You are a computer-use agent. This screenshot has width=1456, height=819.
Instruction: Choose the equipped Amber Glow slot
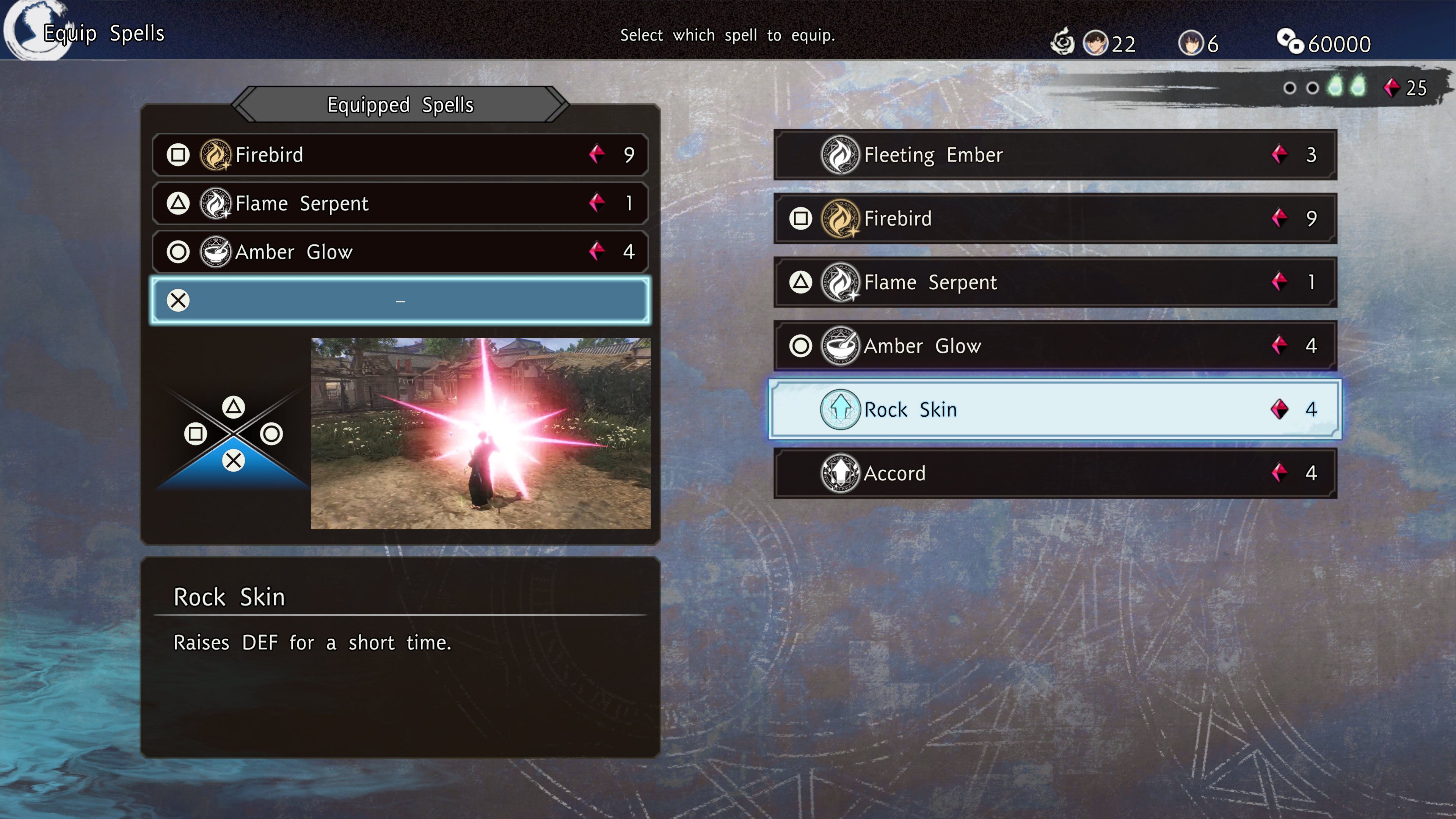coord(400,252)
